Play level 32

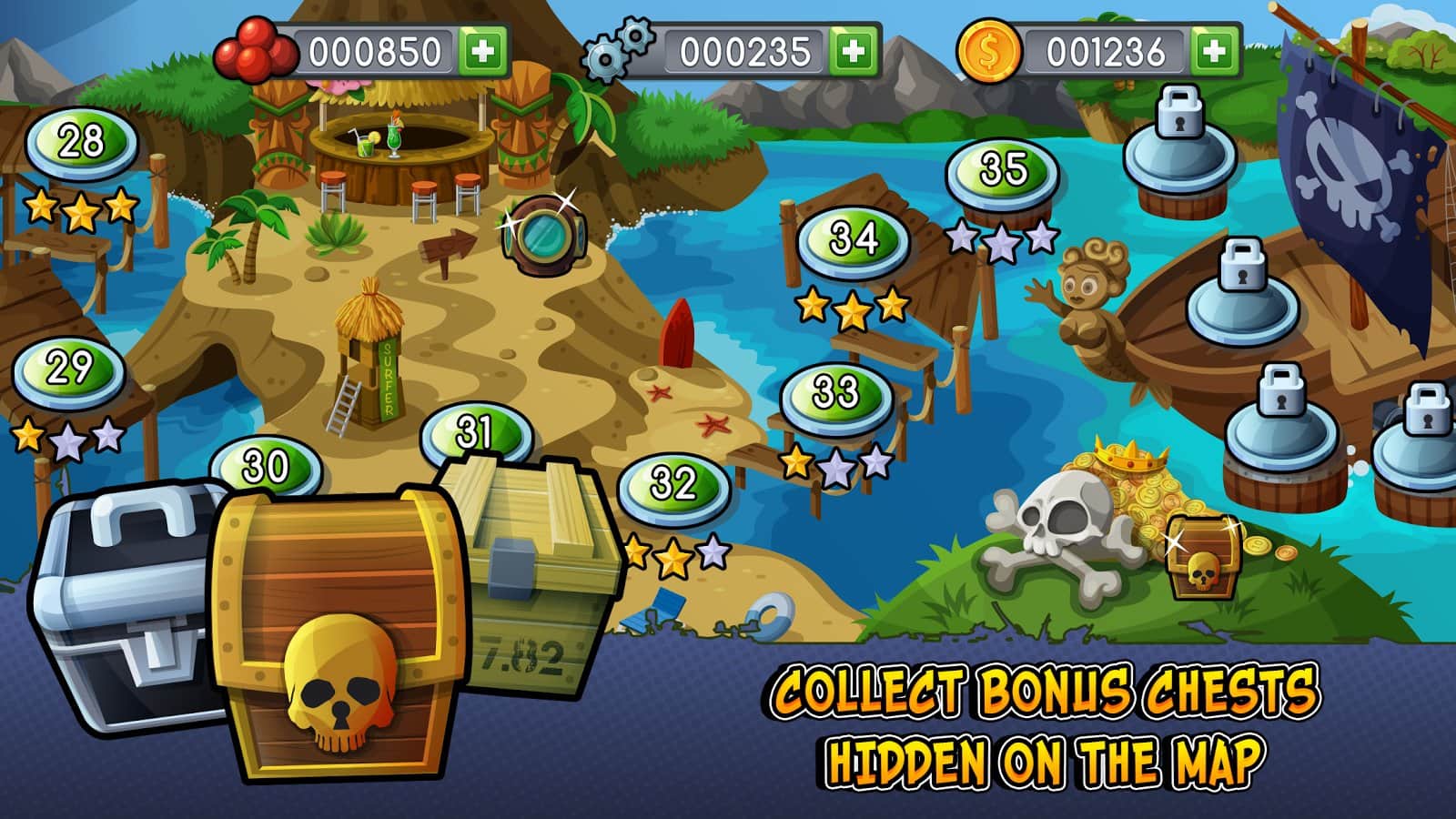click(674, 484)
